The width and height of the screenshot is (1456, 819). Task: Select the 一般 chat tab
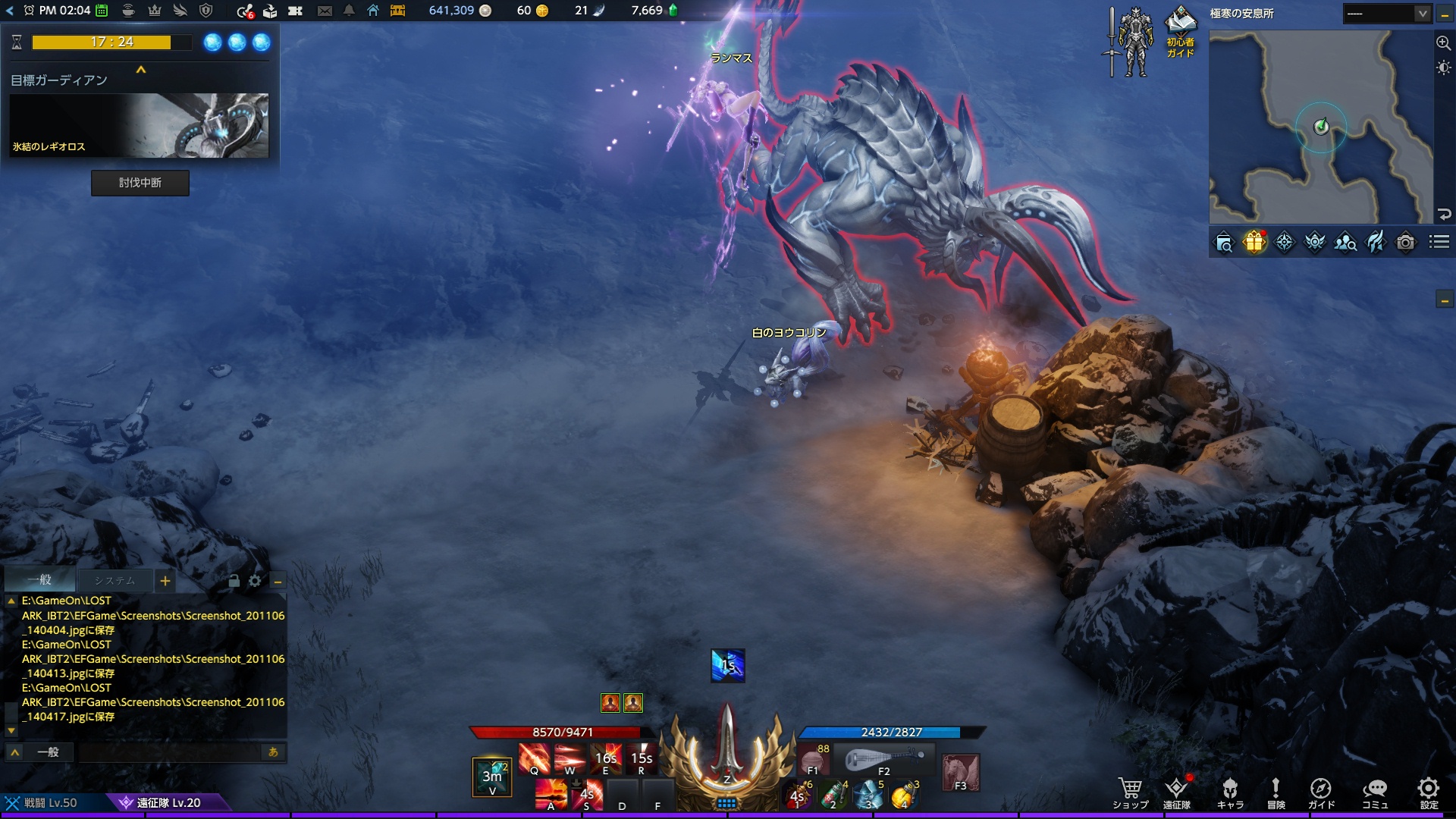pyautogui.click(x=39, y=580)
